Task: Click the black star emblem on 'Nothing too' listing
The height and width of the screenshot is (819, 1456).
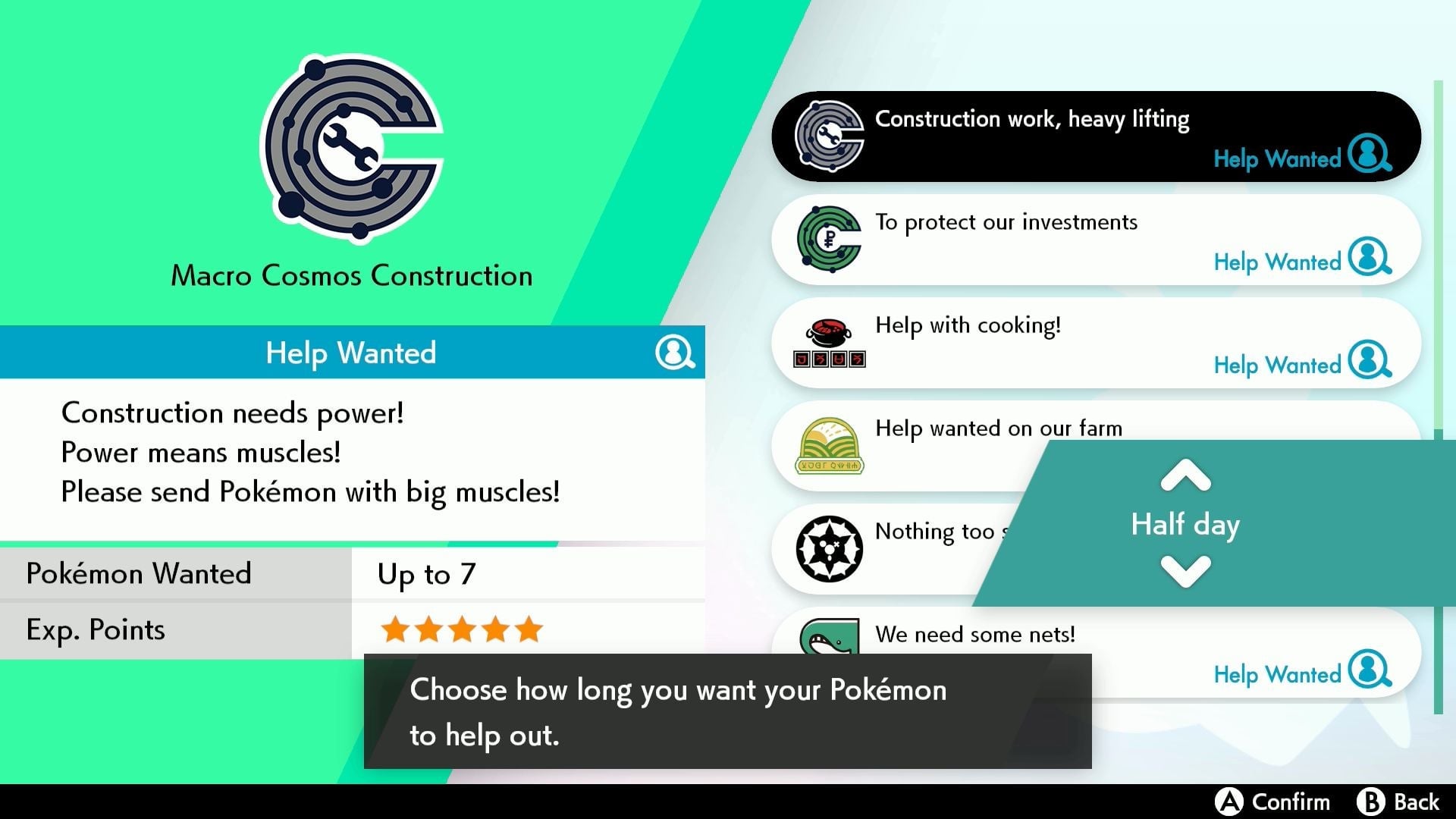Action: (828, 548)
